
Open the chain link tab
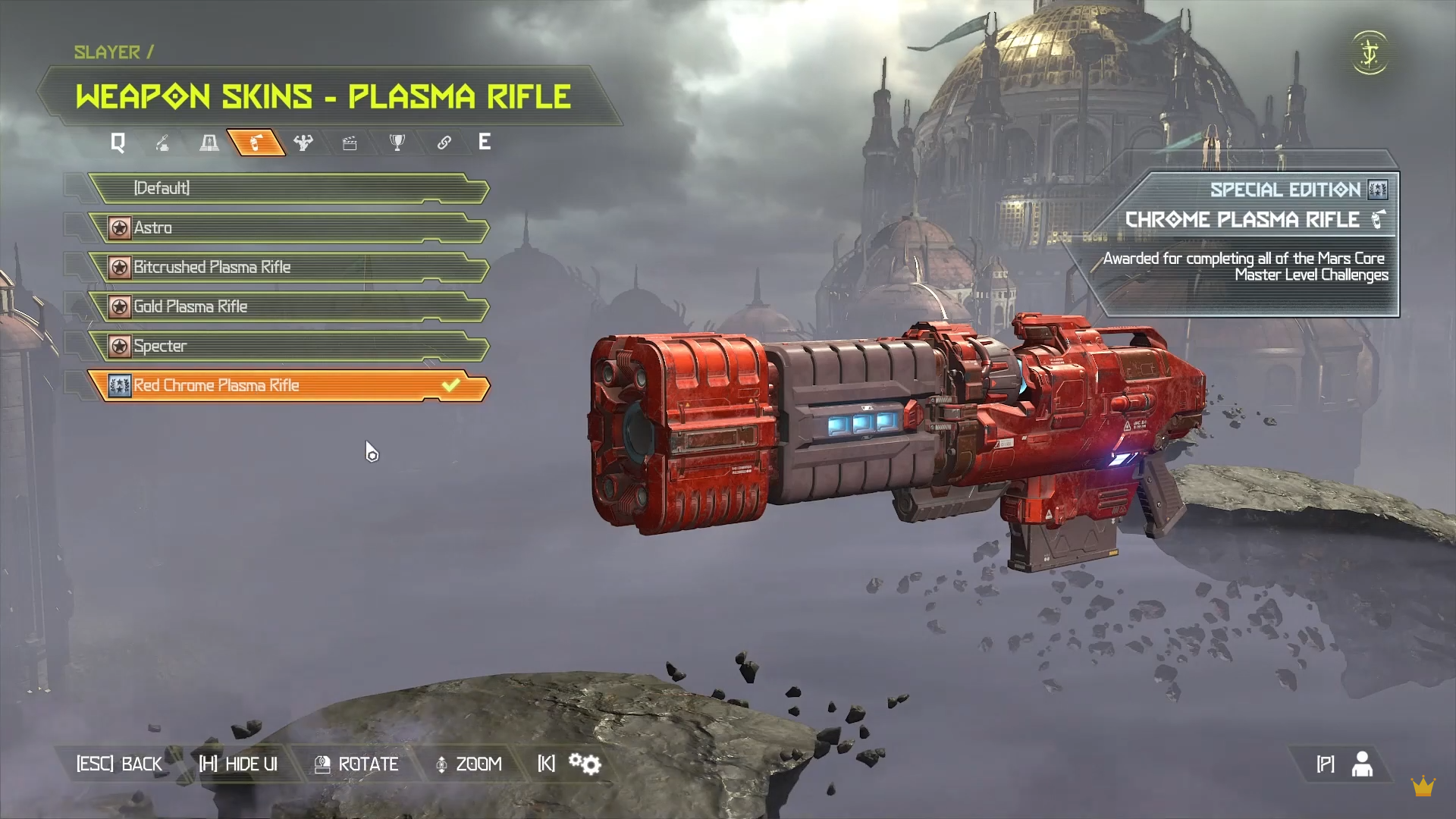coord(444,143)
